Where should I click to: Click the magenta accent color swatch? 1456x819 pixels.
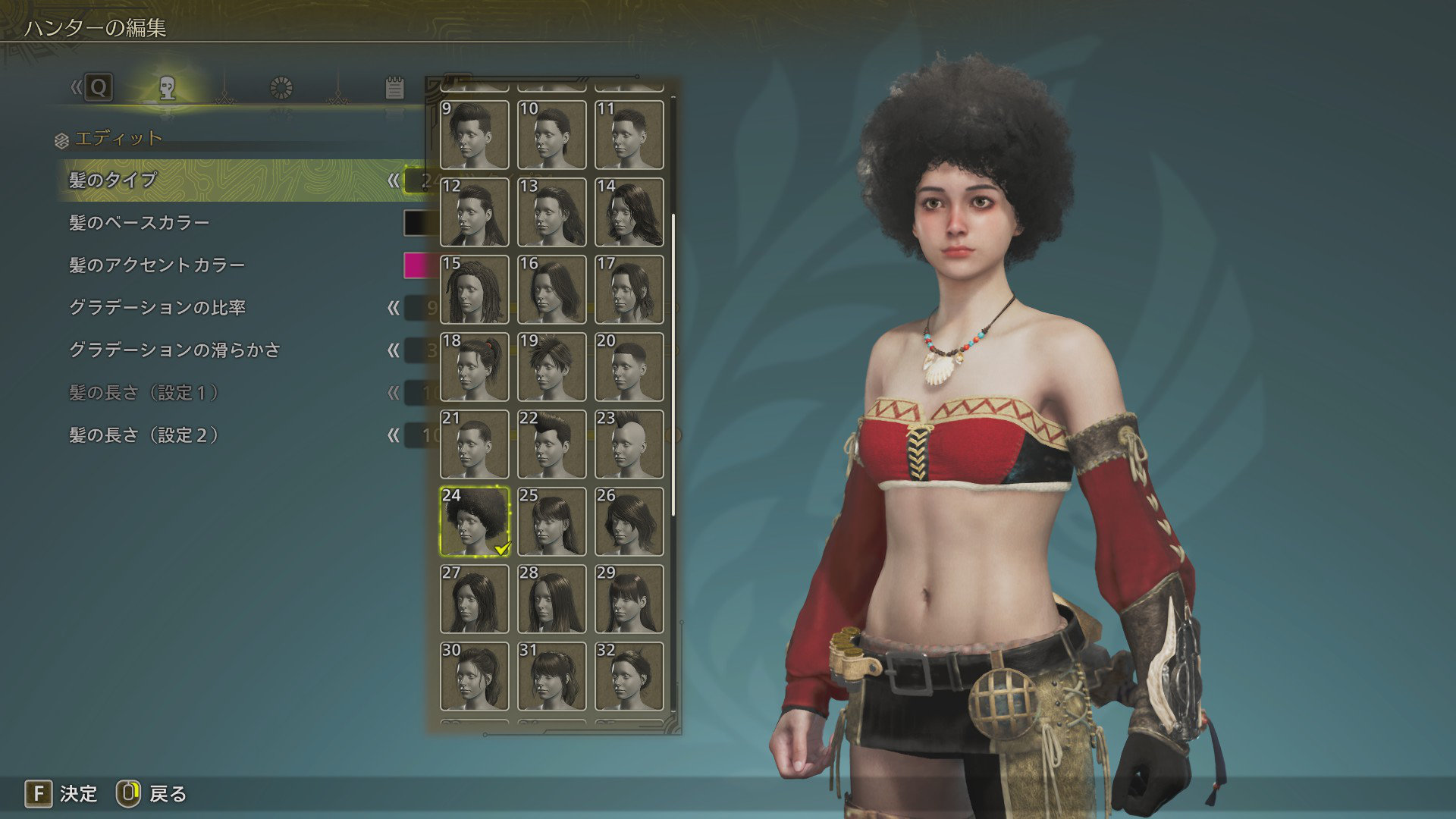point(417,265)
